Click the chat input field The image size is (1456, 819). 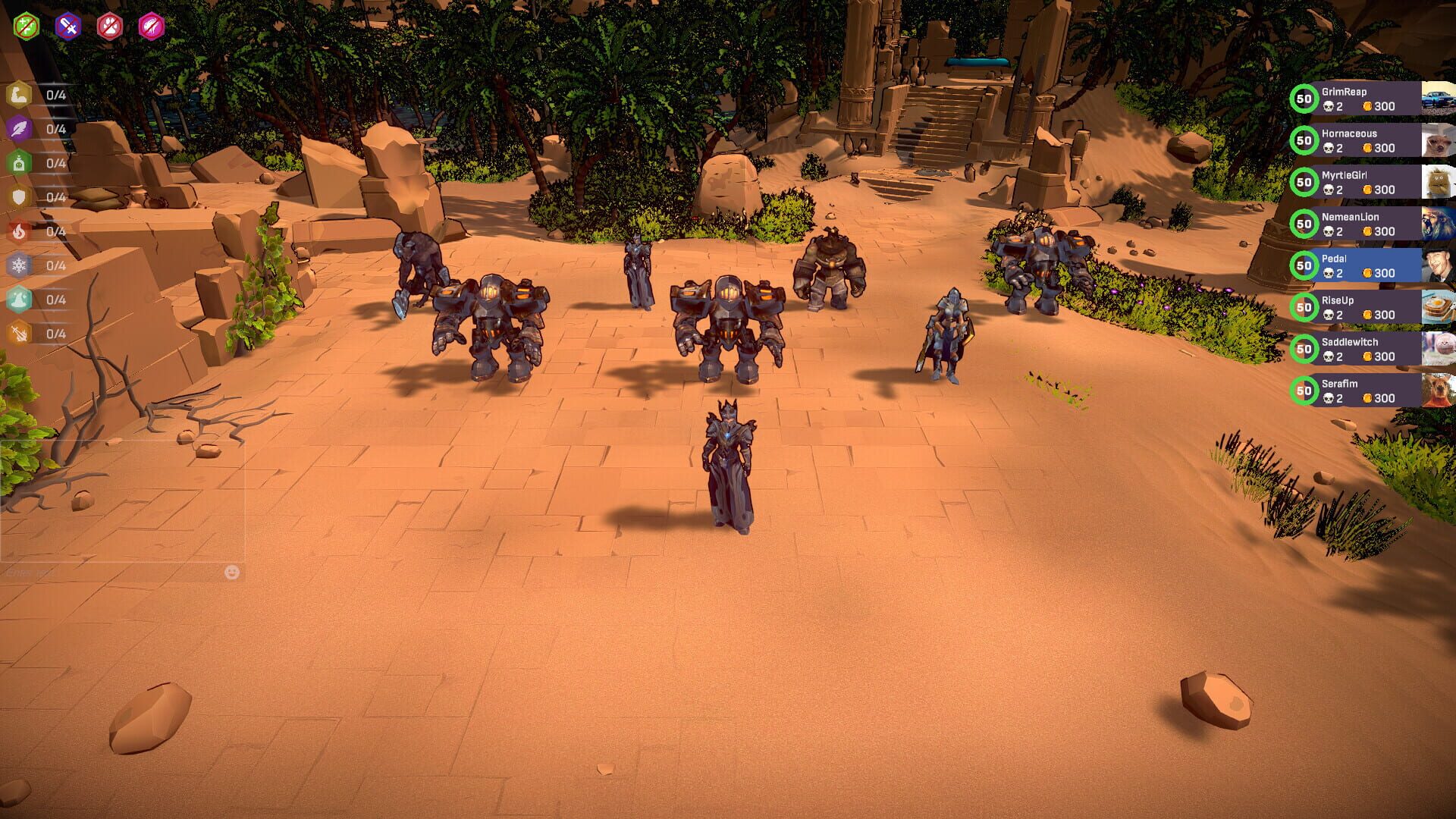click(x=114, y=573)
